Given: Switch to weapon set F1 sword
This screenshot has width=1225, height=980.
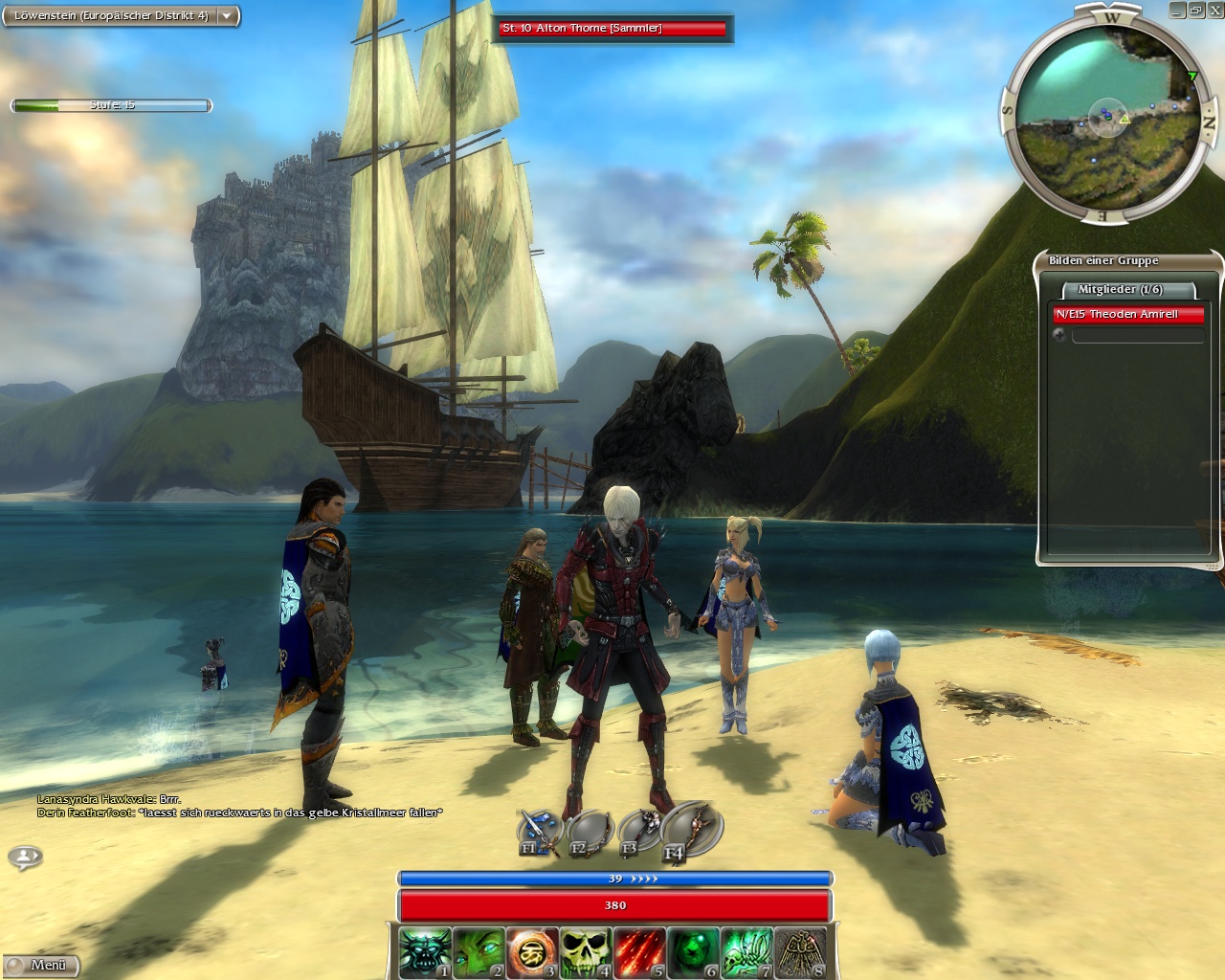Looking at the screenshot, I should point(539,833).
